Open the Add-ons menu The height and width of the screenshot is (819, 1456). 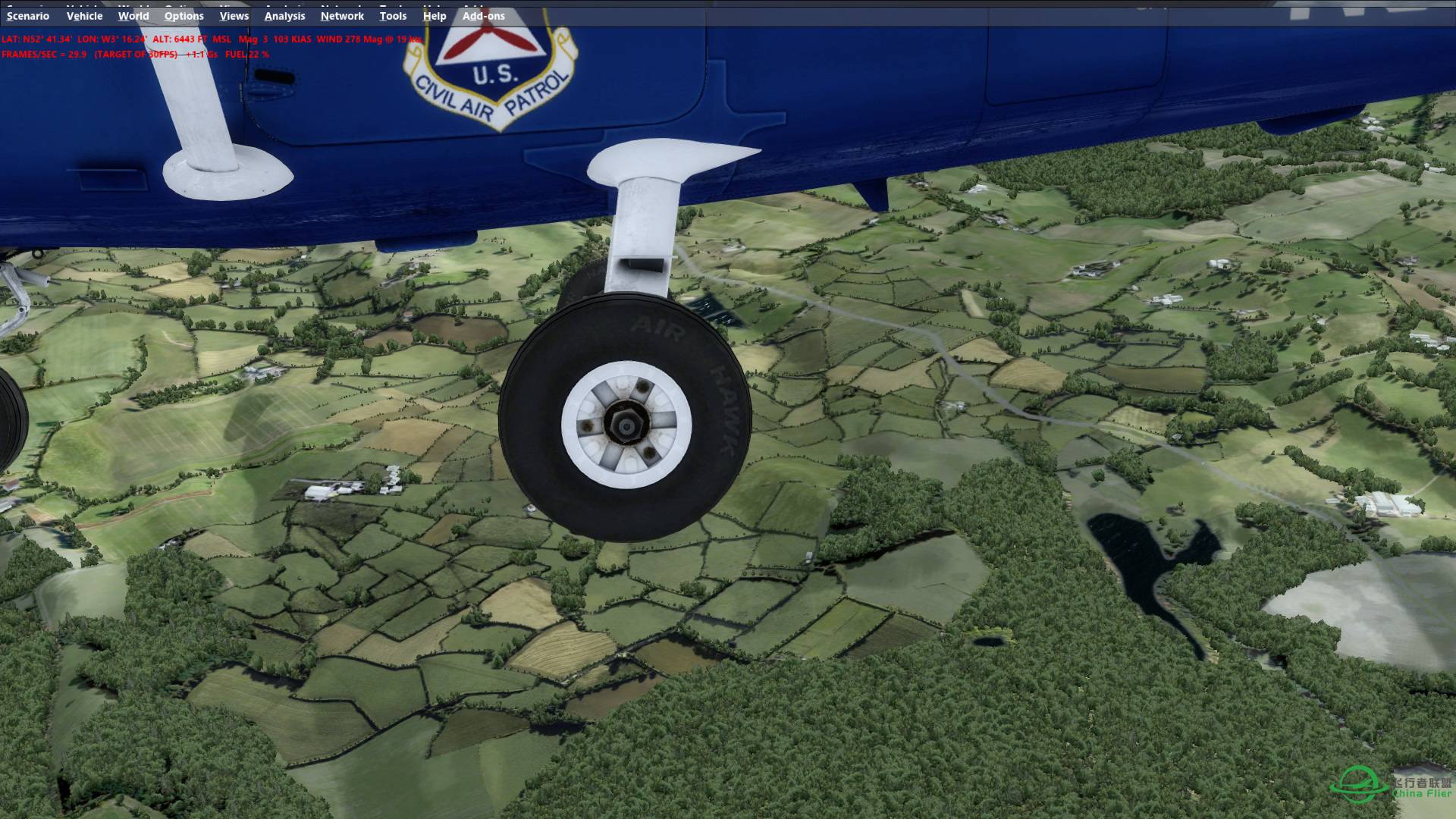click(x=484, y=15)
